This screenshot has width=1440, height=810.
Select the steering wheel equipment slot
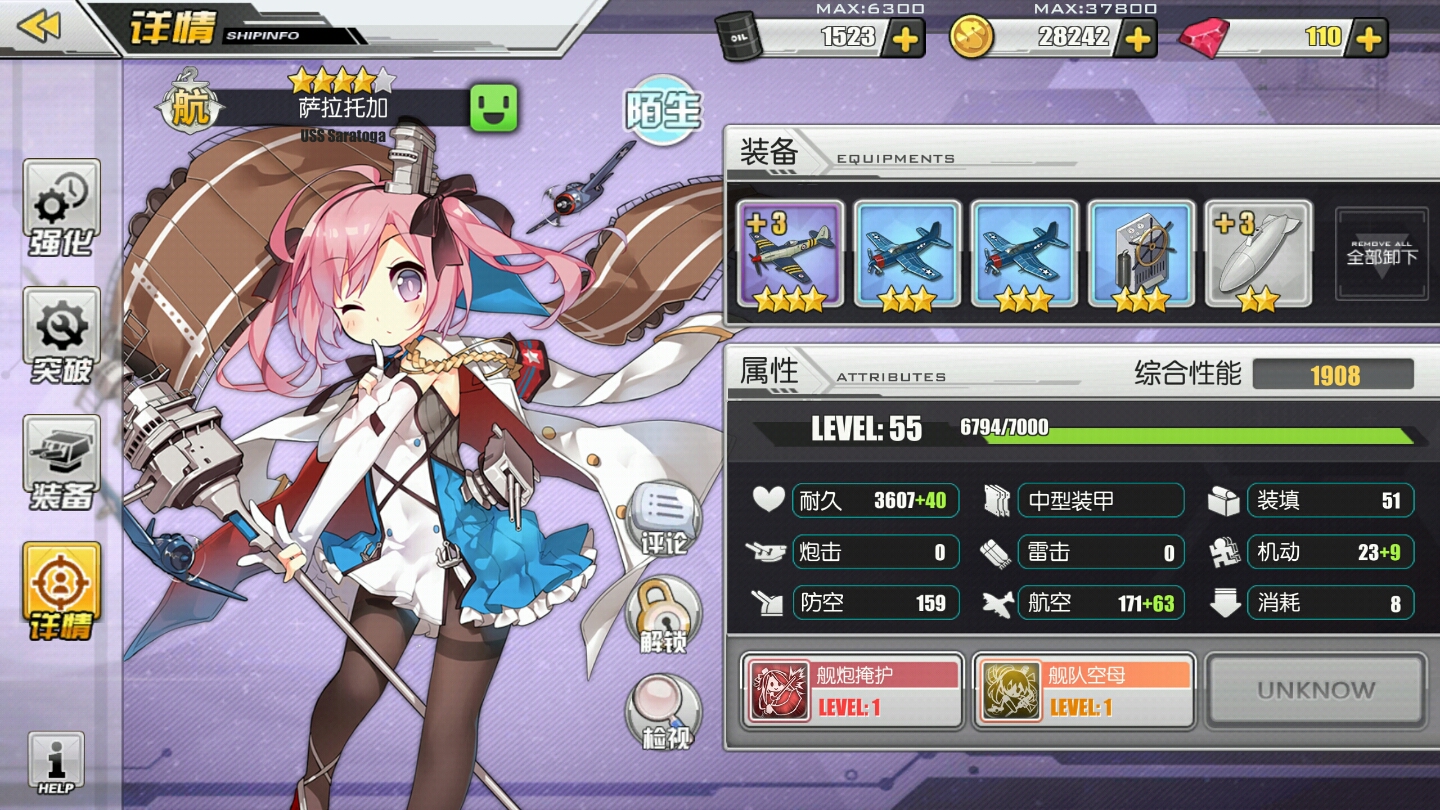coord(1141,254)
